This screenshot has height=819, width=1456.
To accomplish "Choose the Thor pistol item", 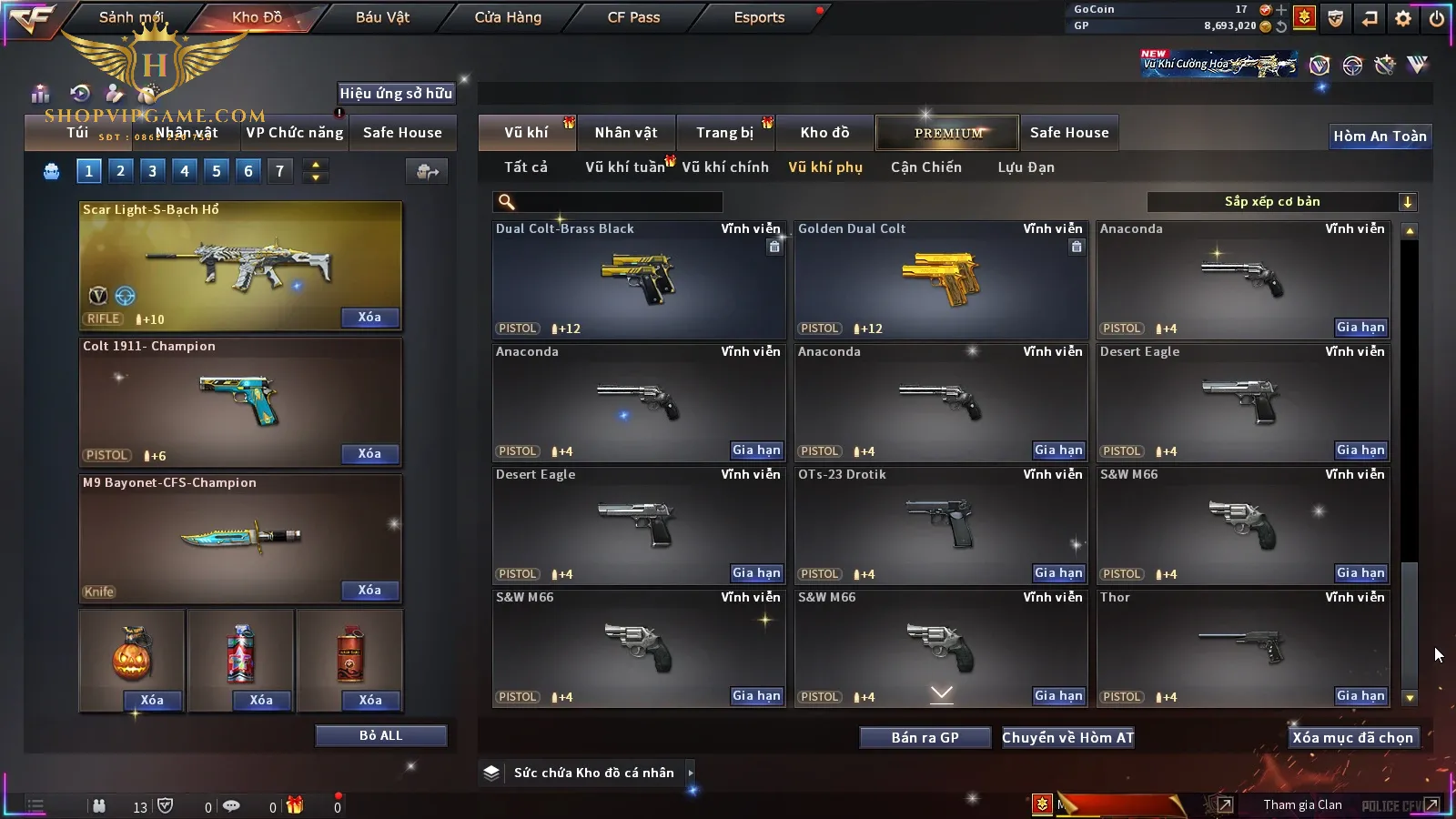I will coord(1242,646).
